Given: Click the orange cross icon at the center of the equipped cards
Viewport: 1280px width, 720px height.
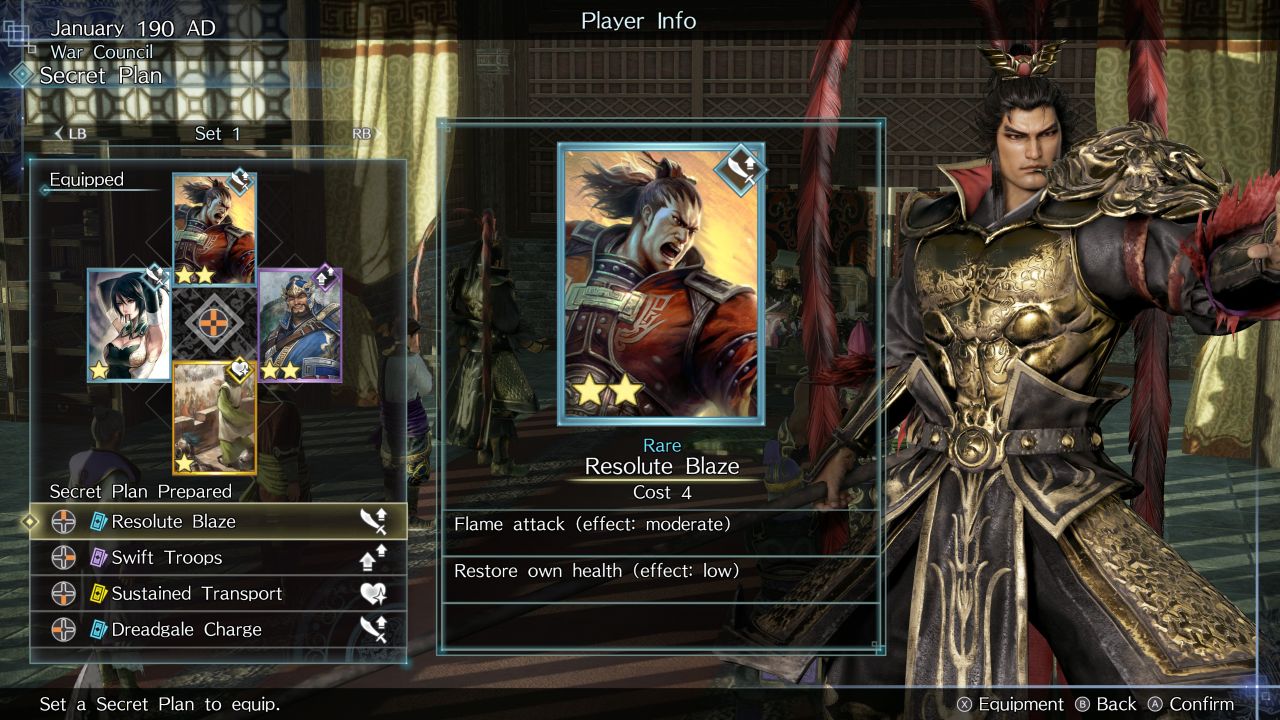Looking at the screenshot, I should point(215,323).
